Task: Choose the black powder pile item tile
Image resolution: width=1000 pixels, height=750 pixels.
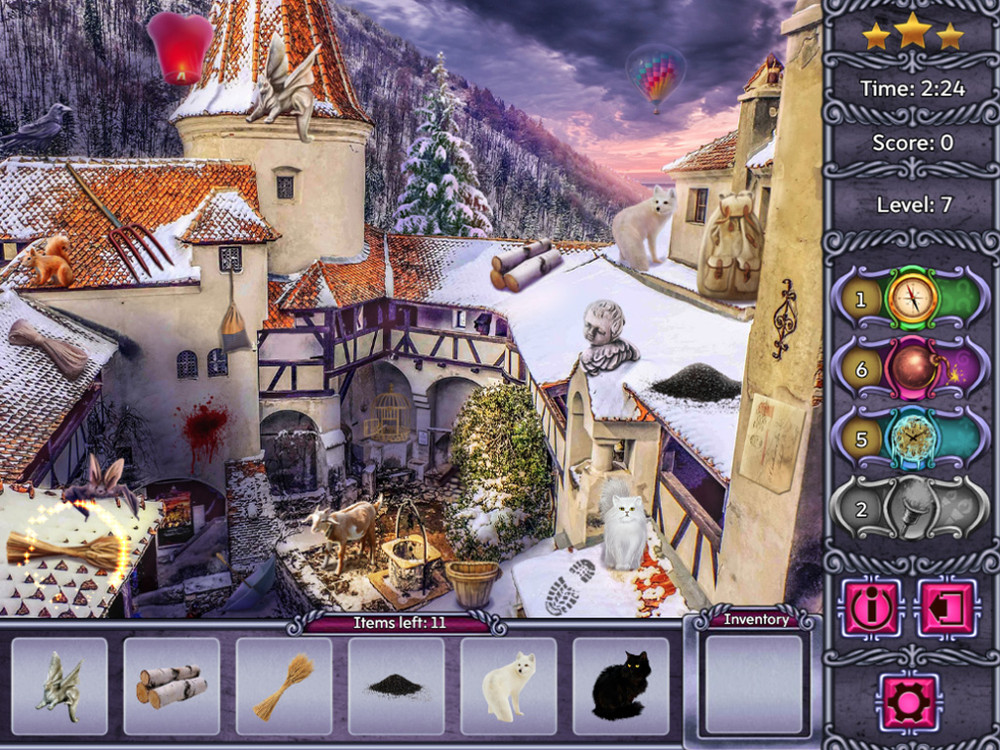Action: (396, 686)
